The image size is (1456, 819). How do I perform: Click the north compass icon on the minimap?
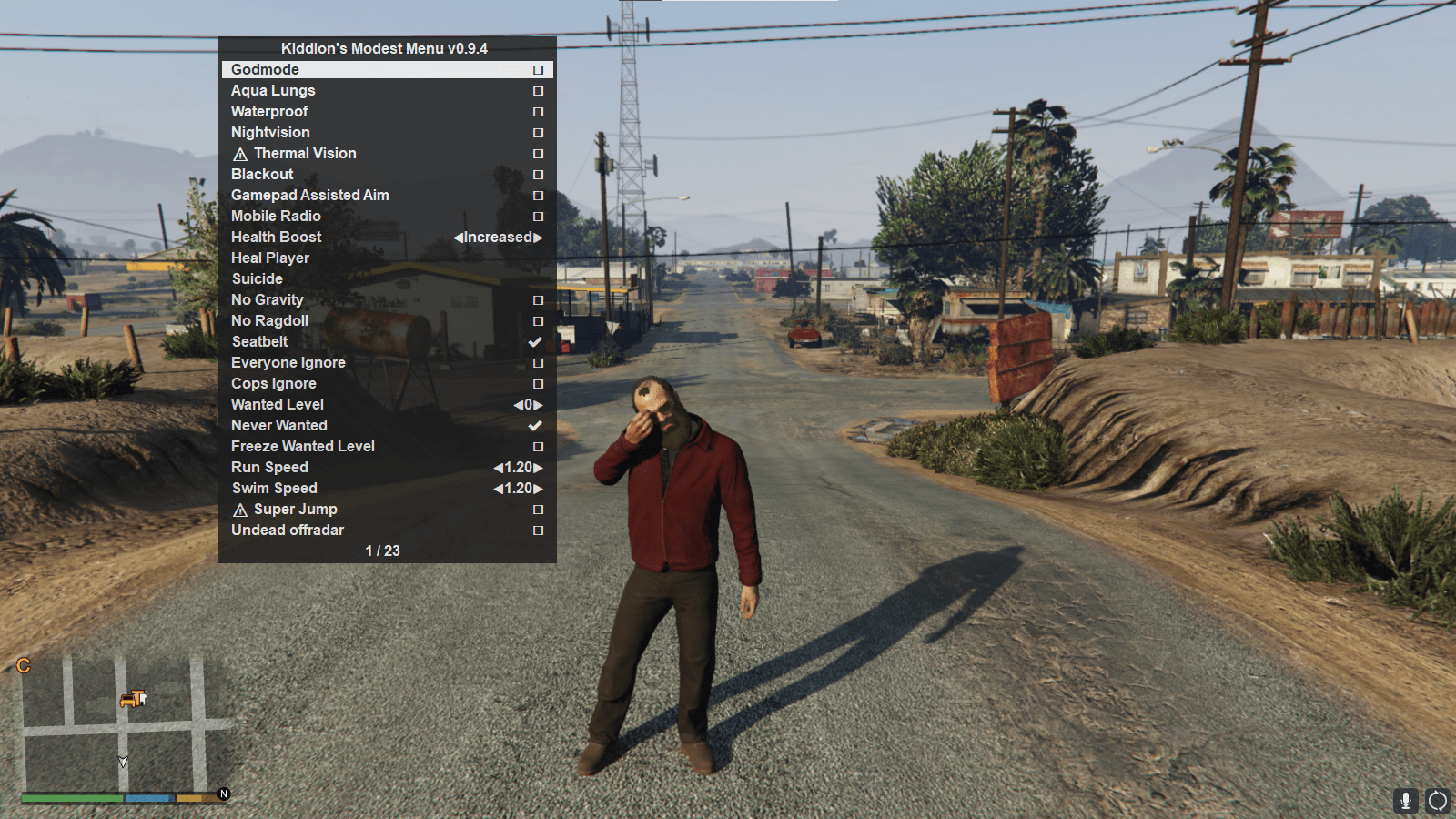(223, 794)
